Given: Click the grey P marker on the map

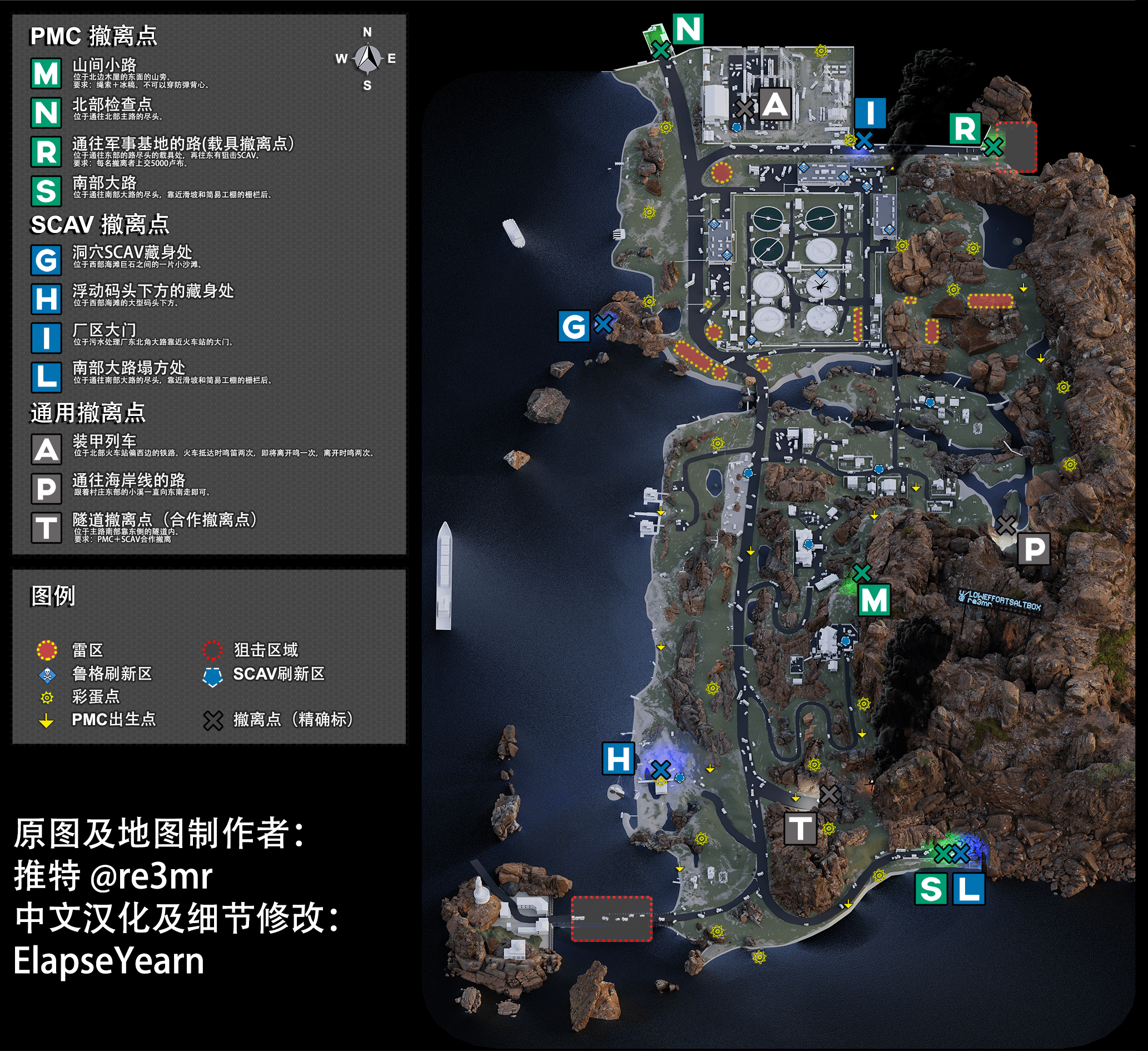Looking at the screenshot, I should coord(1034,549).
